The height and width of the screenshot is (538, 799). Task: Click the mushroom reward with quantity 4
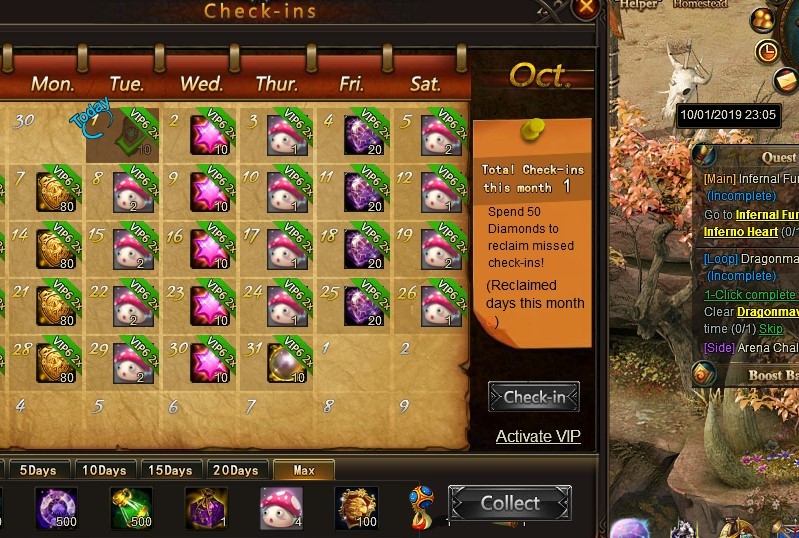282,507
